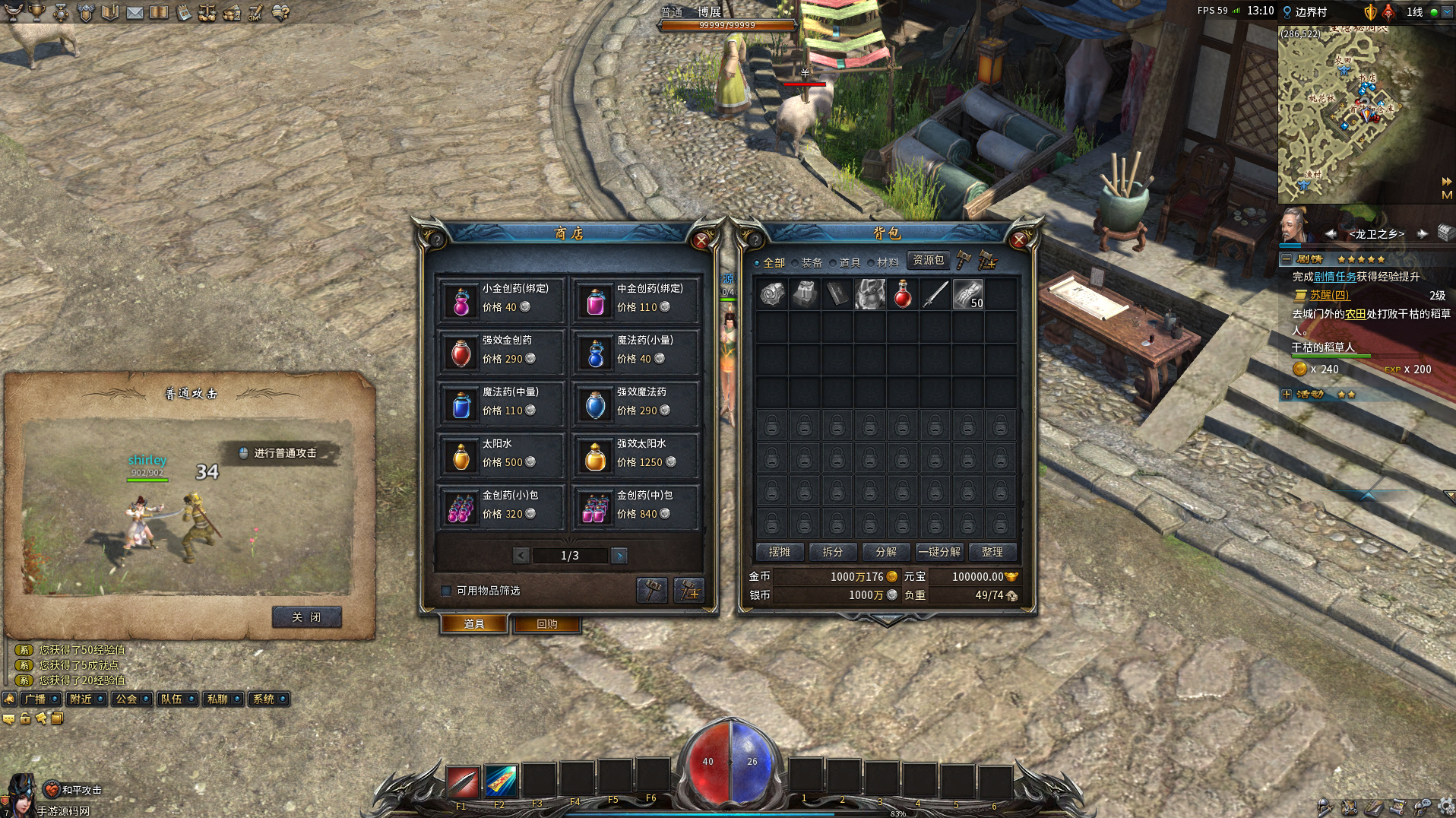Open the 摆摊 stall button
The width and height of the screenshot is (1456, 818).
[x=779, y=552]
